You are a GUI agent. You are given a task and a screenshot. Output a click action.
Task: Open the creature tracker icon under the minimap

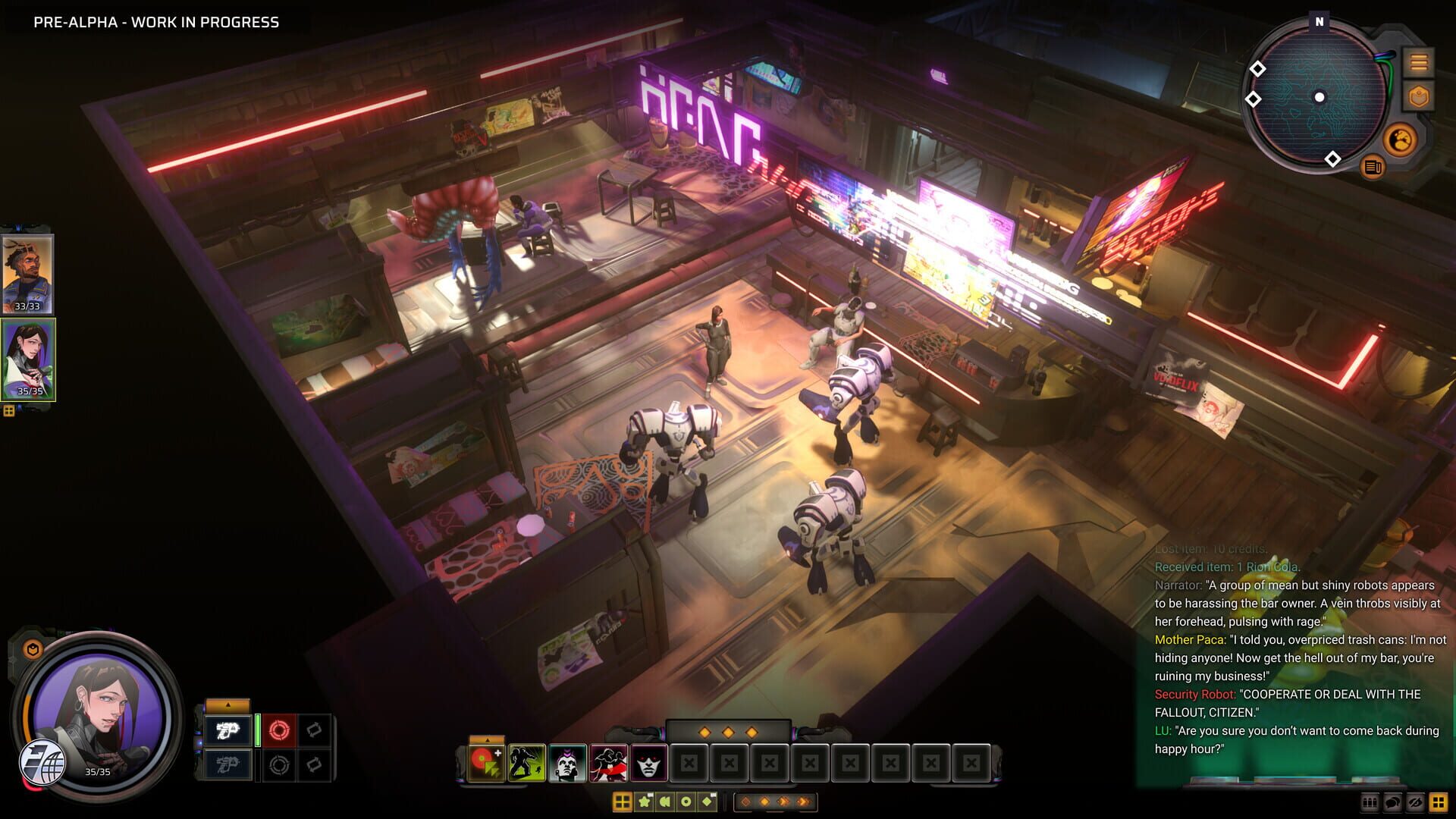1402,138
